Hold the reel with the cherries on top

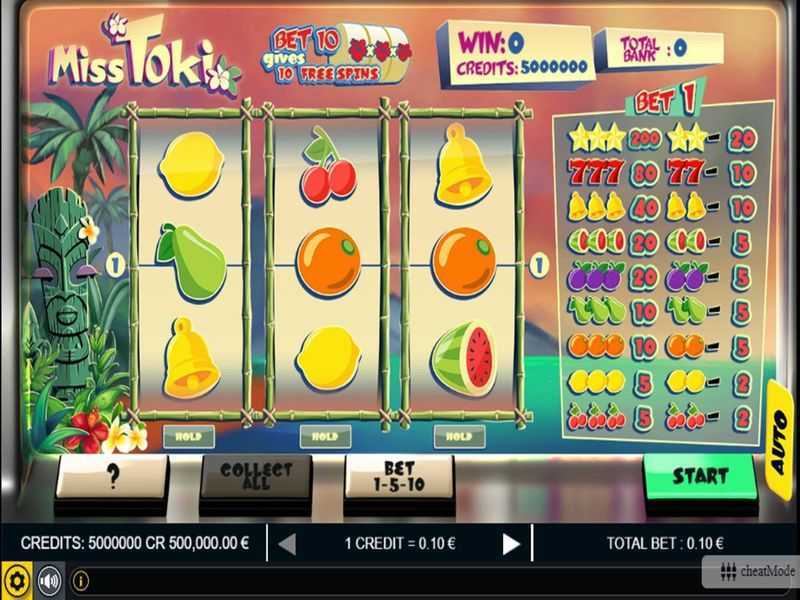[x=325, y=437]
